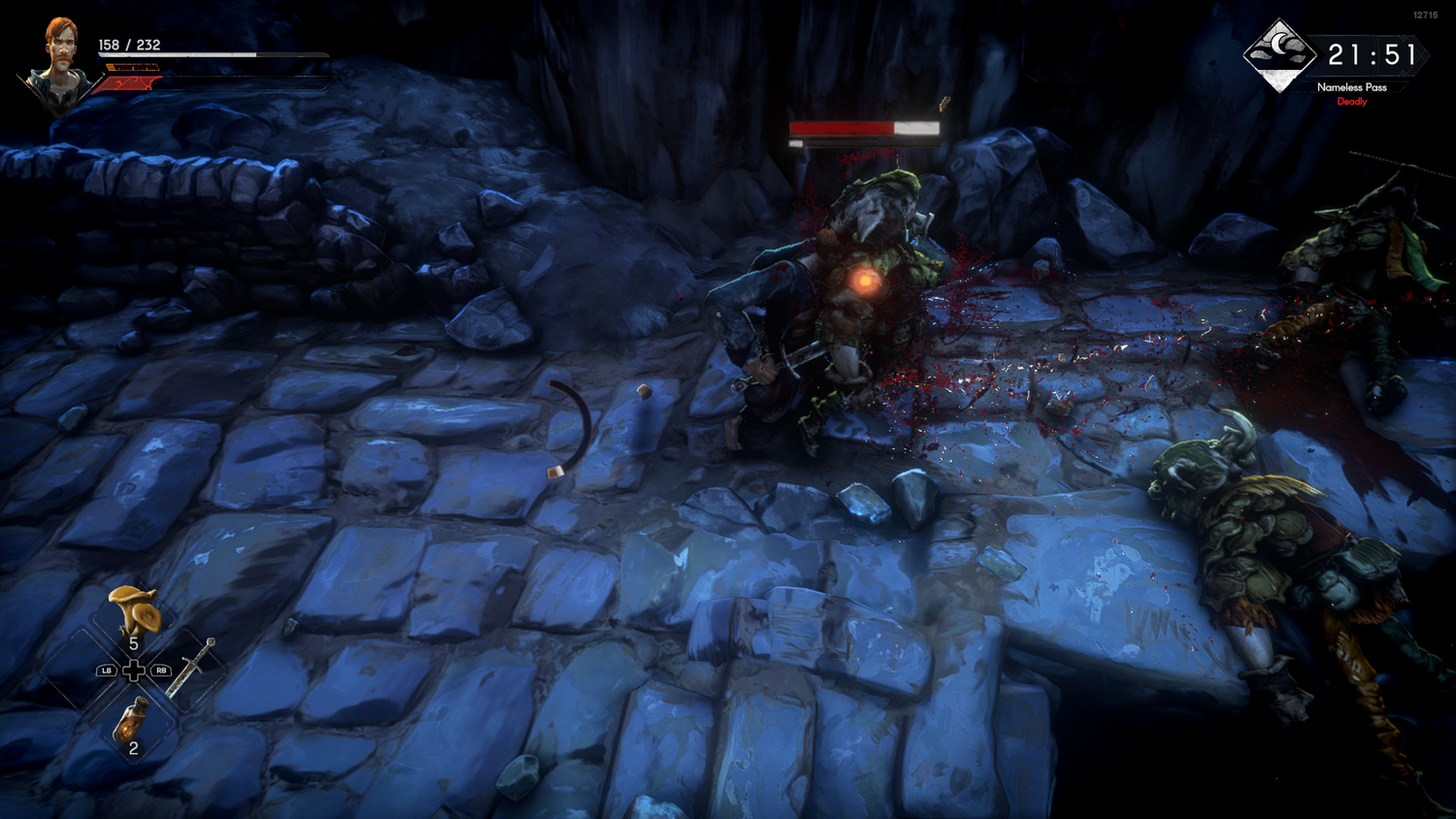This screenshot has height=819, width=1456.
Task: Select the mushroom item slot
Action: pos(134,611)
